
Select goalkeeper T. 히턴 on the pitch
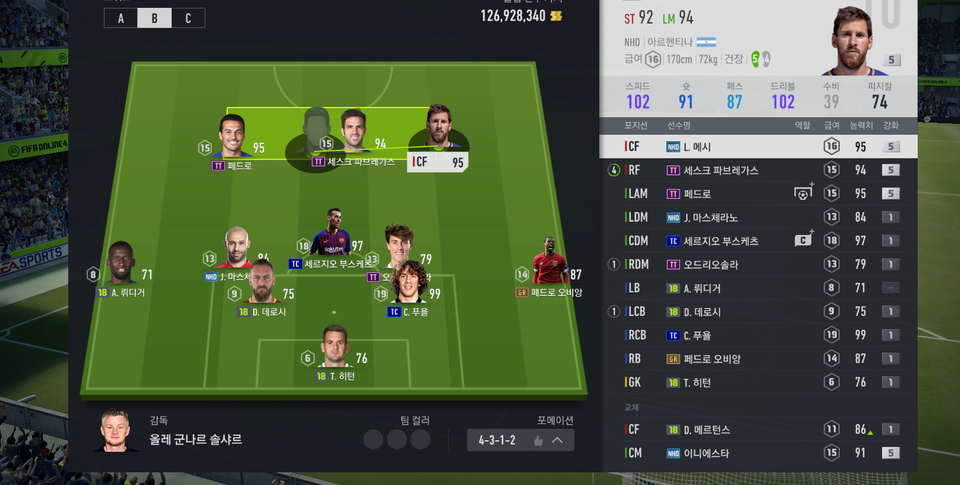point(335,347)
